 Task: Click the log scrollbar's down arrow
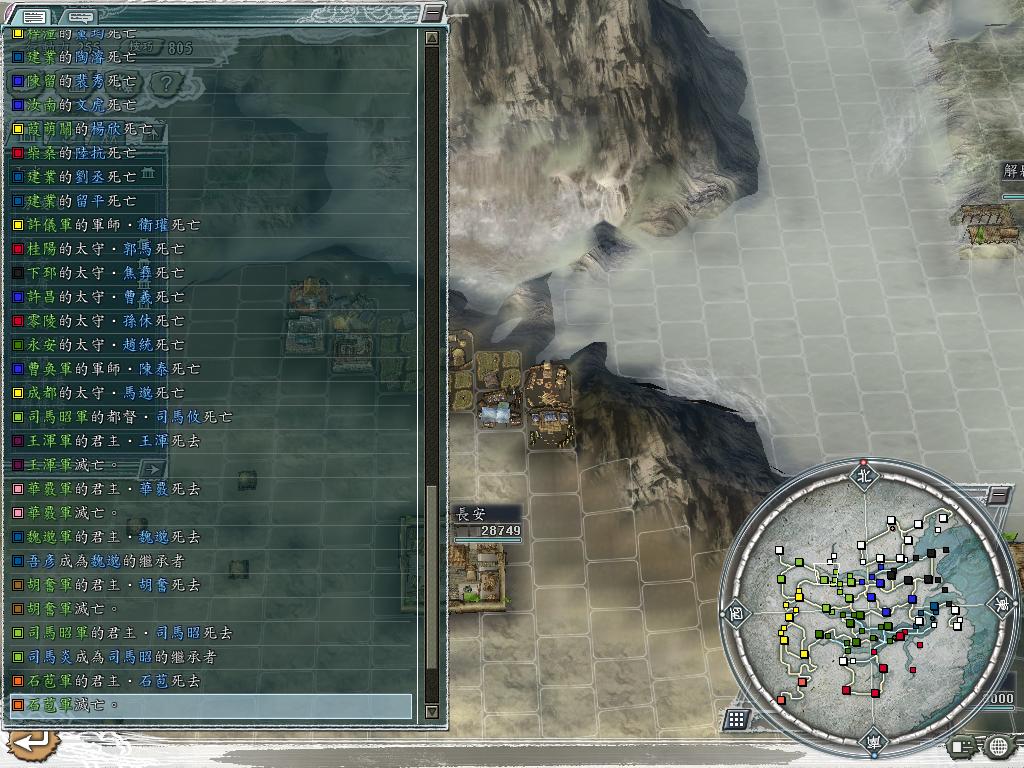tap(432, 711)
